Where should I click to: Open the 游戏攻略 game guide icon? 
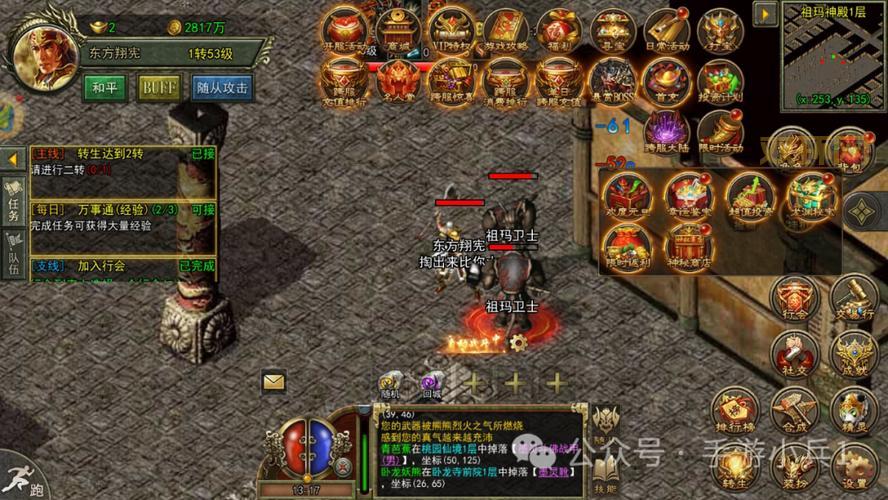coord(504,31)
